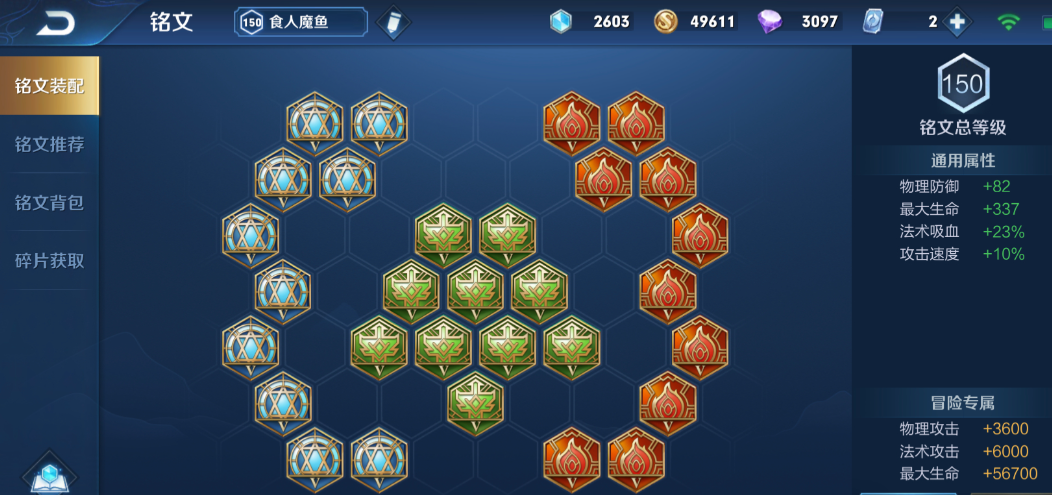
Task: Open the 碎片获取 tab
Action: (x=50, y=261)
